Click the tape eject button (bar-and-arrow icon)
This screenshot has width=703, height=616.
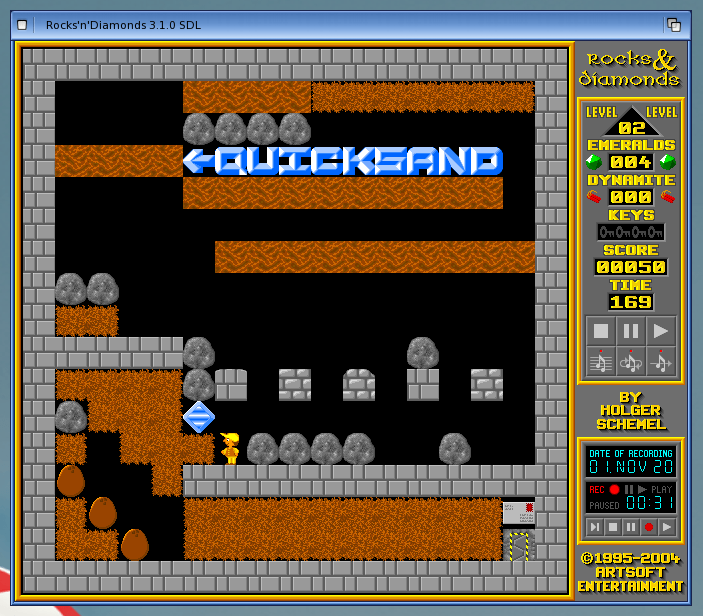594,527
